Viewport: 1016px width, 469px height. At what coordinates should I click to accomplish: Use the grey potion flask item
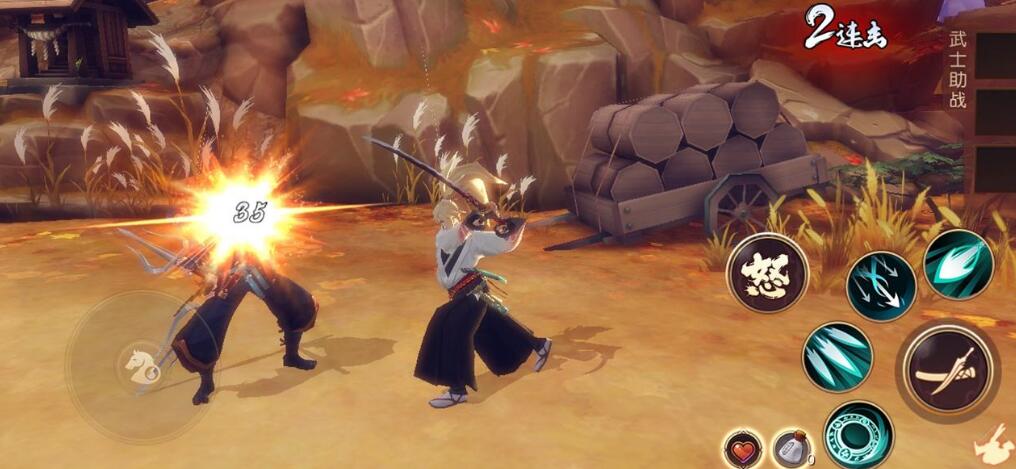pos(791,448)
